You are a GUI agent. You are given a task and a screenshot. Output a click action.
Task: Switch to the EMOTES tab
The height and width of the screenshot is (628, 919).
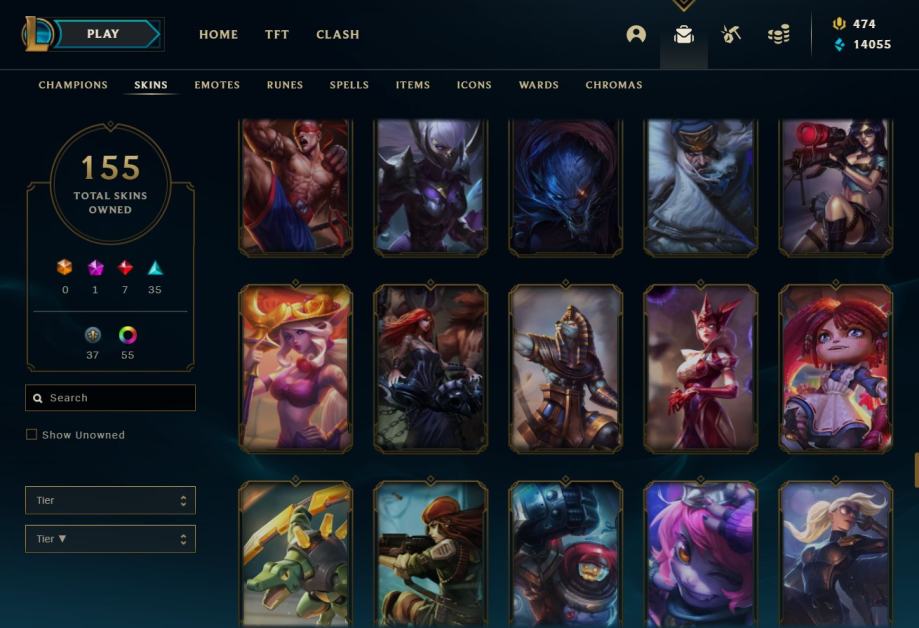pyautogui.click(x=217, y=85)
